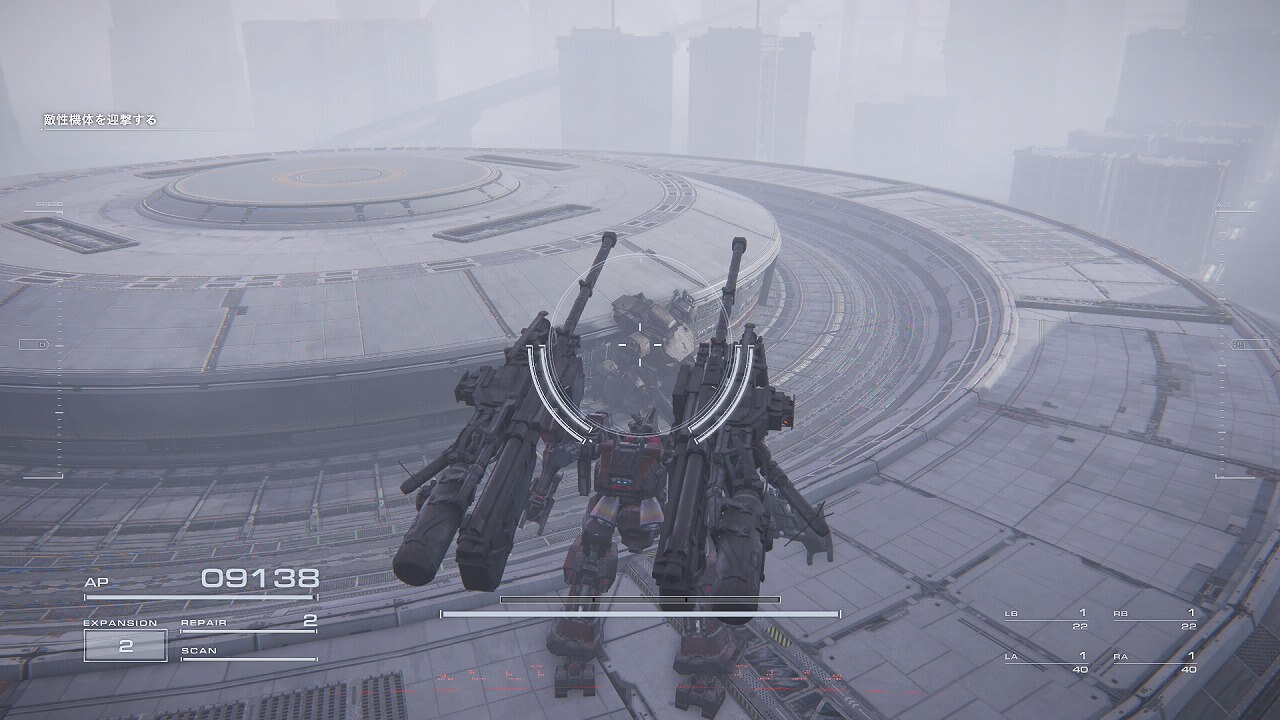Use the Repair kit indicator
The height and width of the screenshot is (720, 1280).
tap(248, 624)
